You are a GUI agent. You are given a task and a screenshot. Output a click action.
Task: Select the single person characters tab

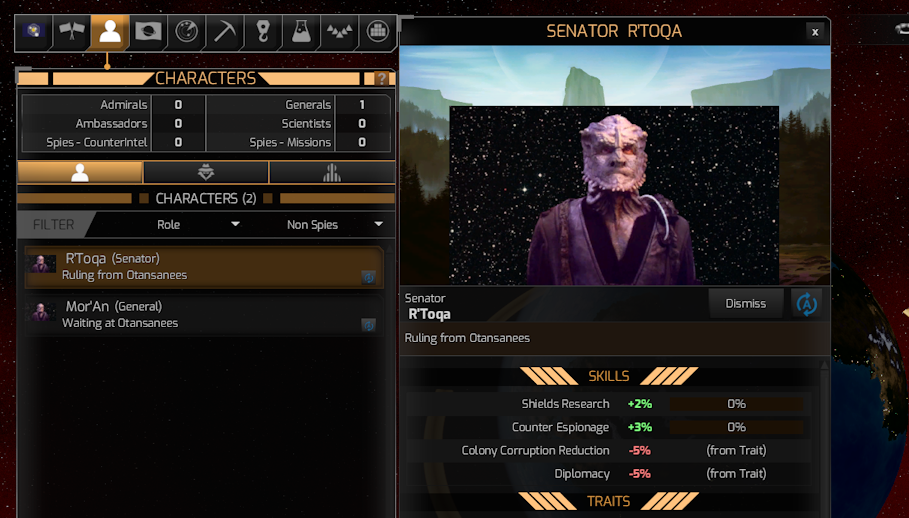pos(80,172)
